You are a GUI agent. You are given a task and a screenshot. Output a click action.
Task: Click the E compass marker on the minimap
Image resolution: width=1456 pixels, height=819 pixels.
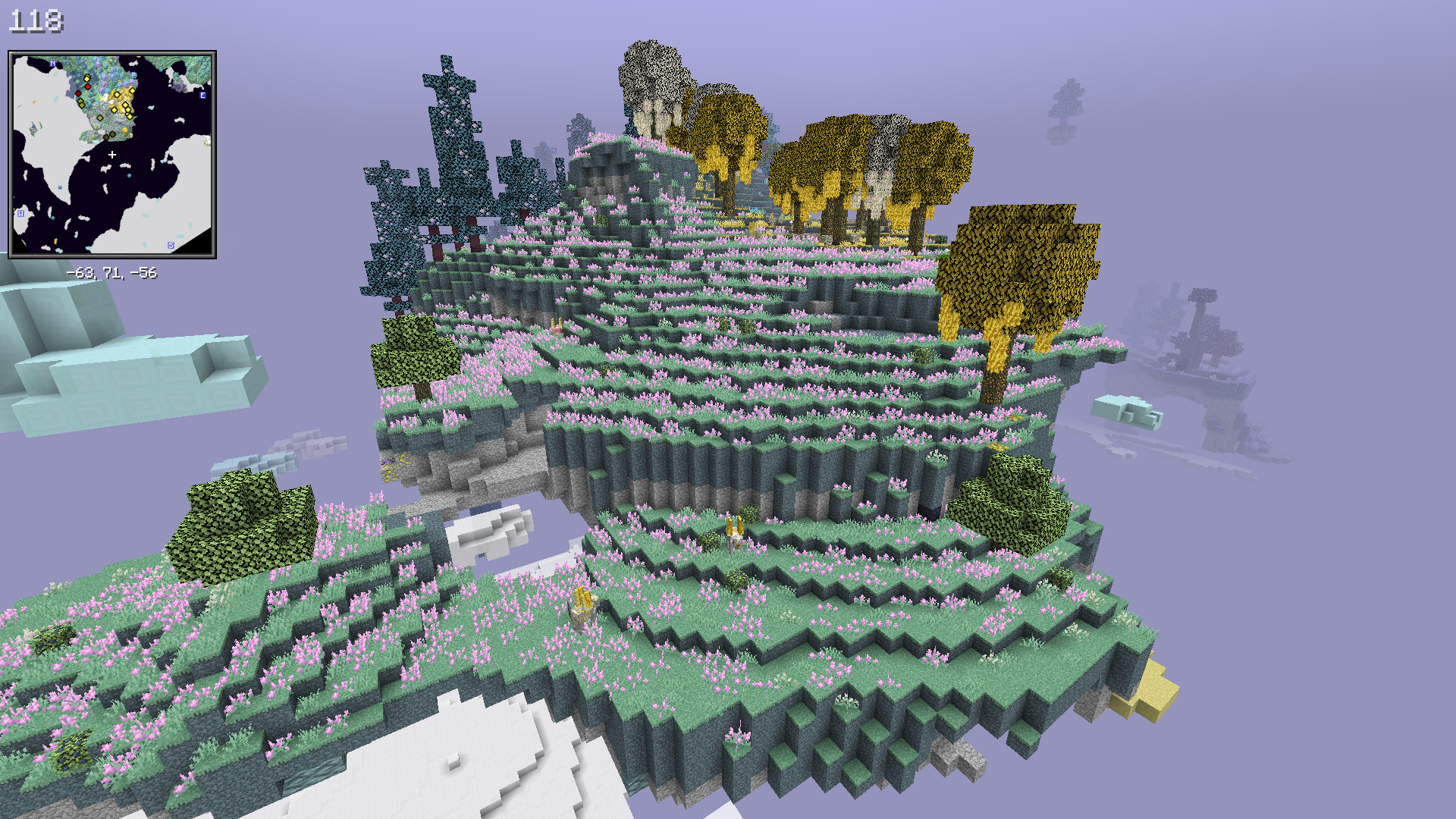pos(202,96)
